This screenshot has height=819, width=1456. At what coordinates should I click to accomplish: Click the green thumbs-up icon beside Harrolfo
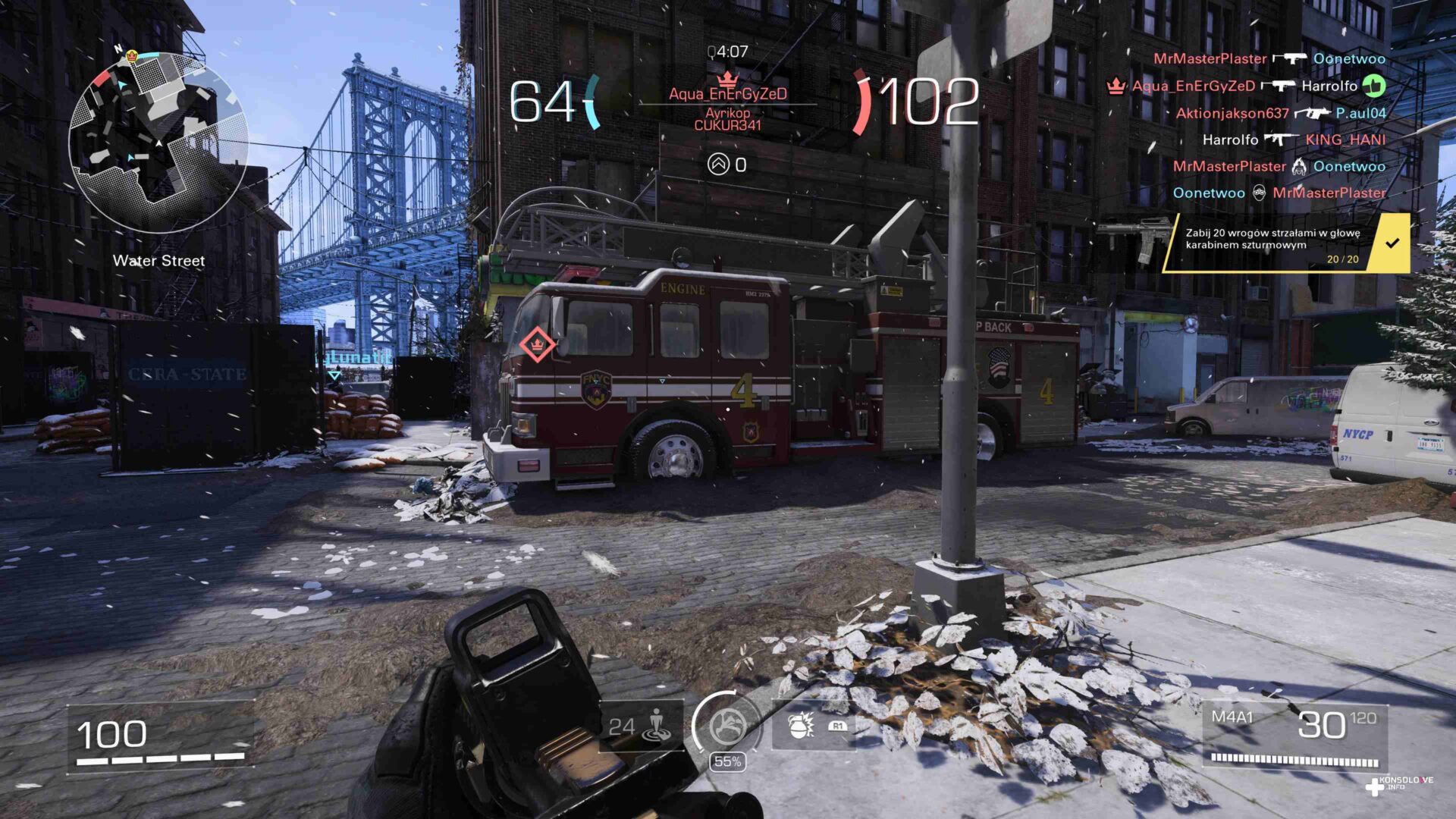pos(1373,86)
